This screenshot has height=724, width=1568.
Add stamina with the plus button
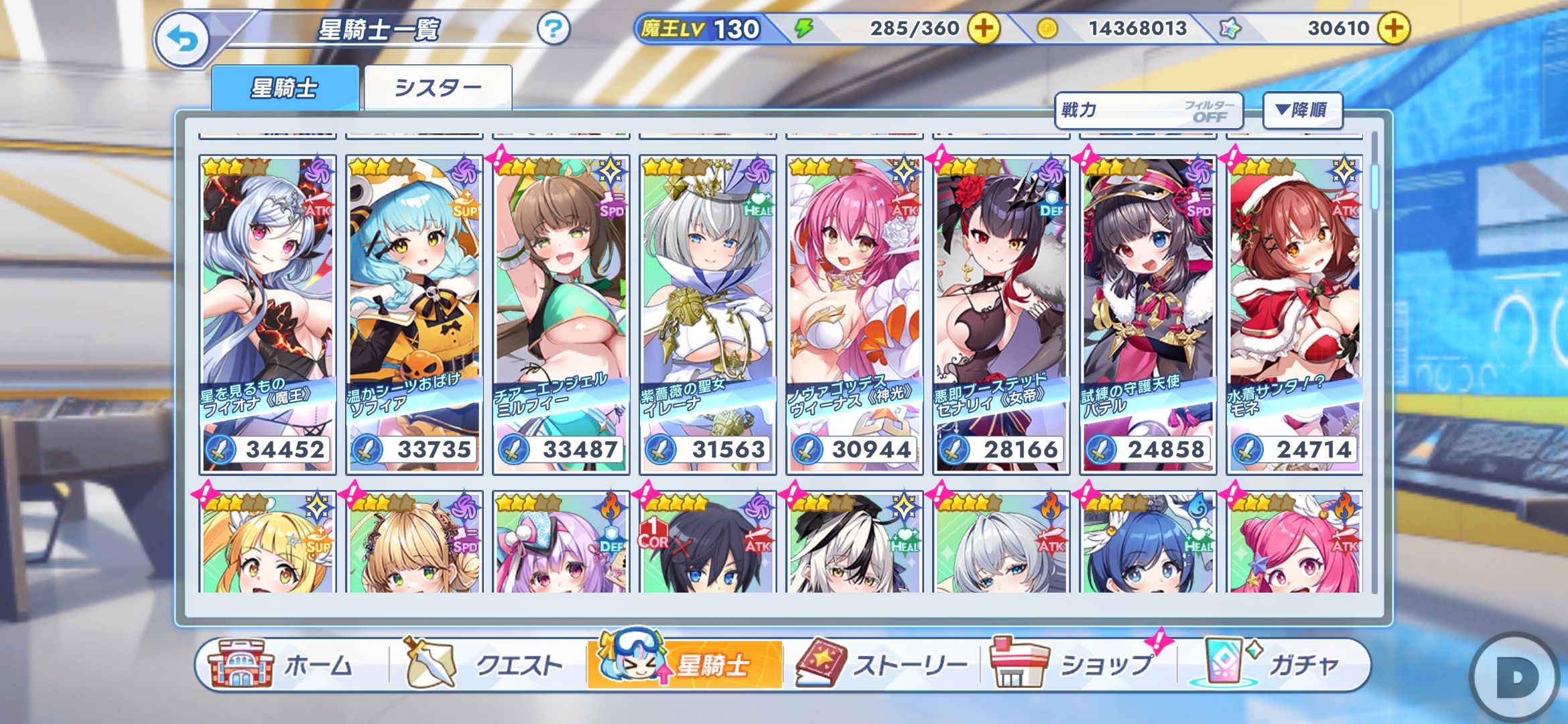pos(984,29)
